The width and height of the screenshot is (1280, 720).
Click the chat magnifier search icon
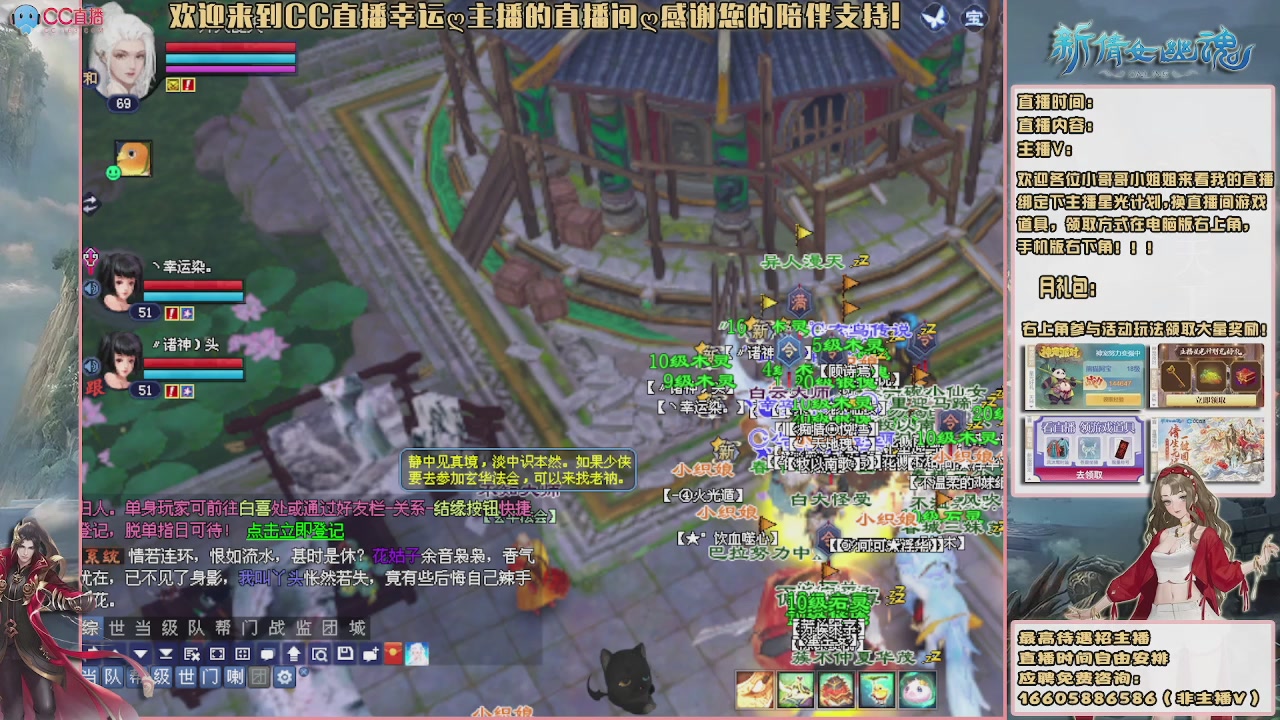320,653
